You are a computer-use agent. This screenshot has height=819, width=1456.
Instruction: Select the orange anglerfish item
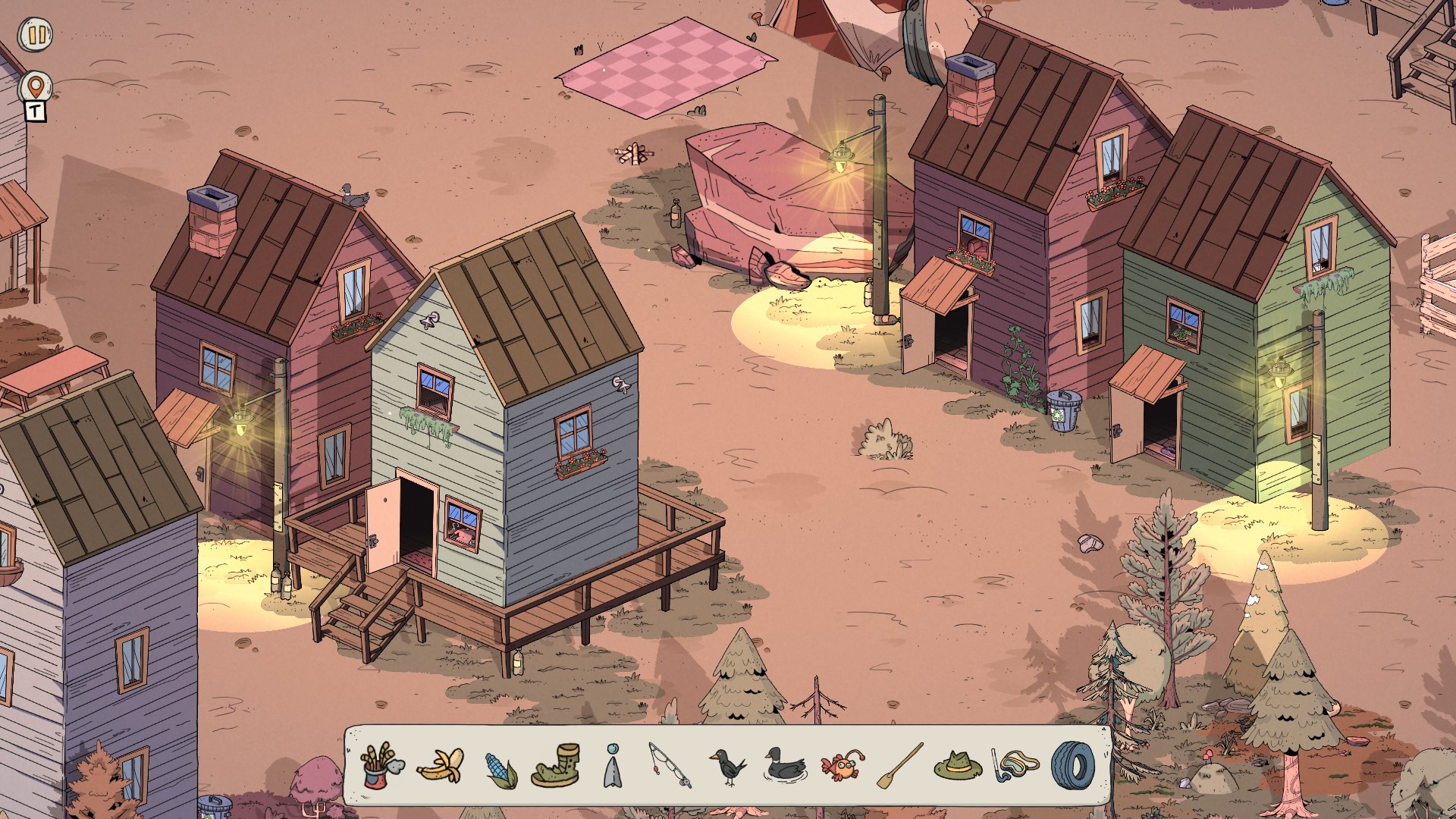[842, 766]
